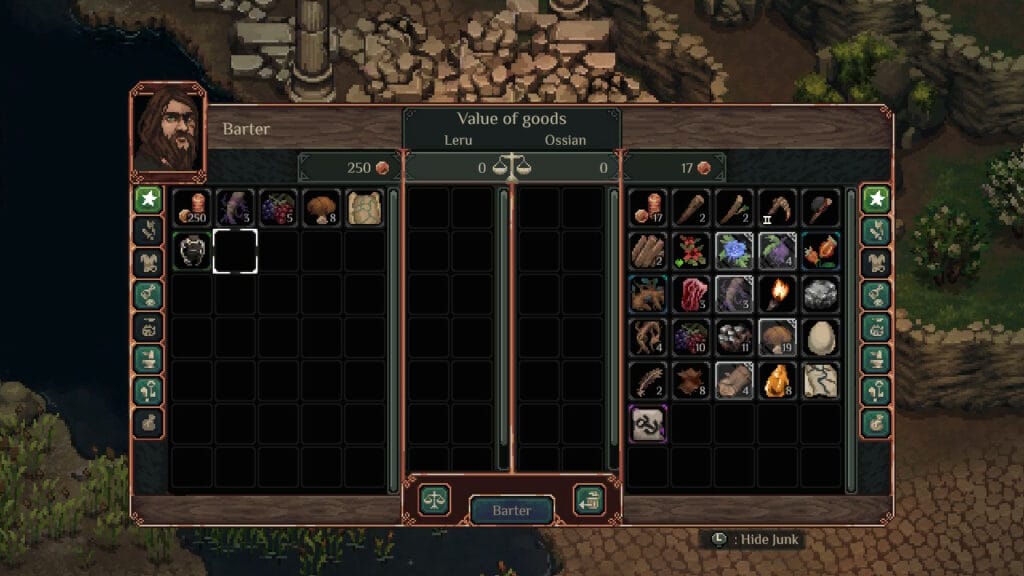Choose the black vase in Leru's inventory
The width and height of the screenshot is (1024, 576).
[191, 251]
